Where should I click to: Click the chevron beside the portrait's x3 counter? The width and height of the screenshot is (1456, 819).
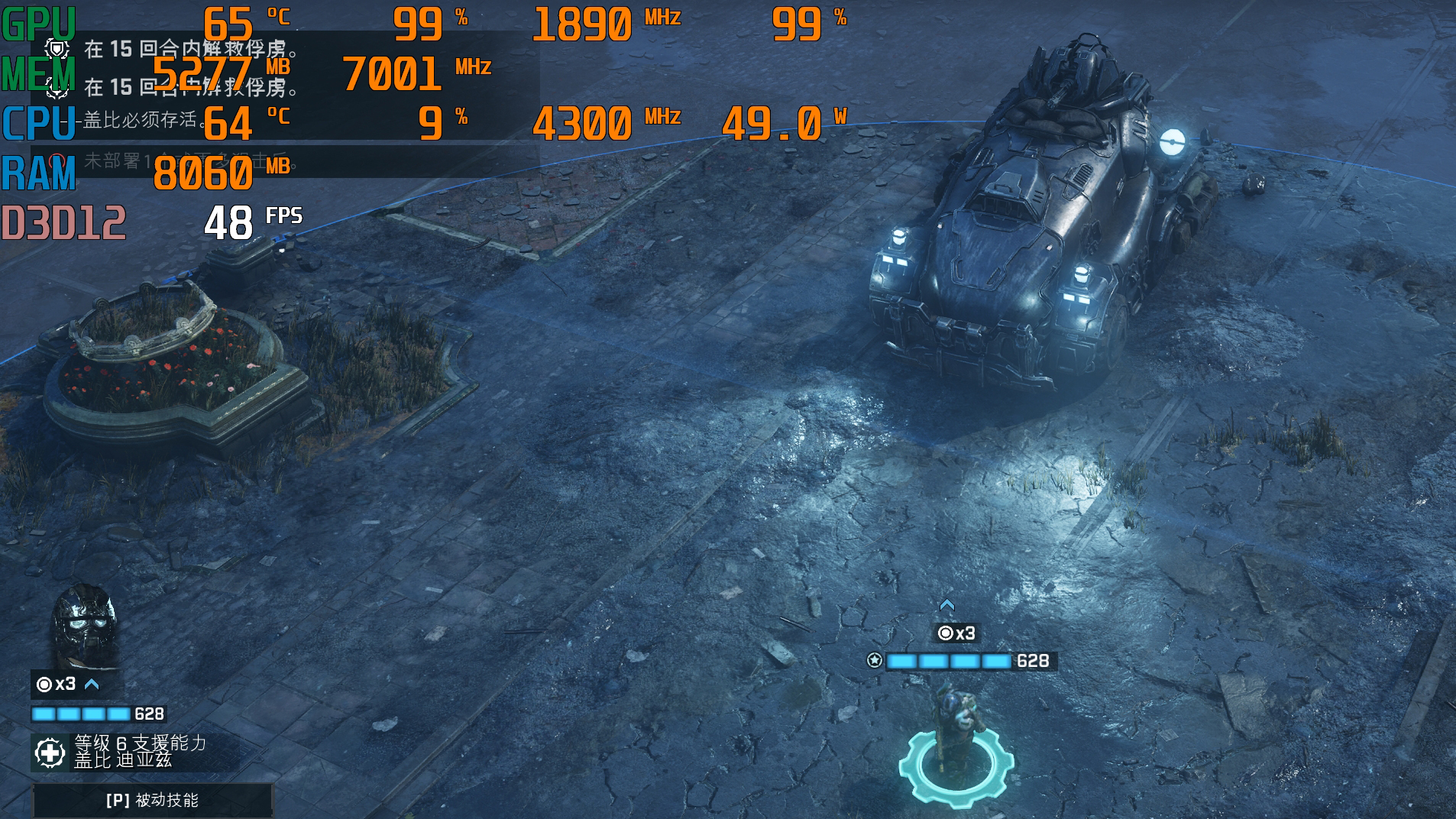pyautogui.click(x=92, y=684)
